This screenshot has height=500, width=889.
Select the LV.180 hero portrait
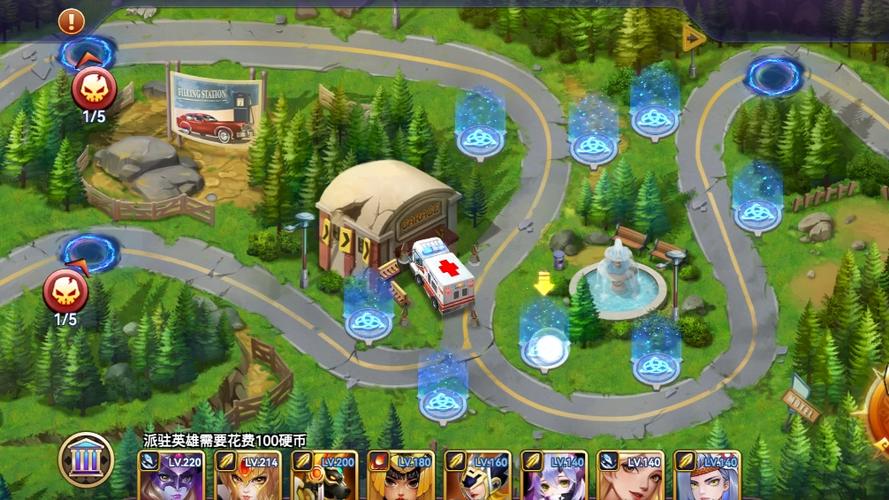pos(397,476)
